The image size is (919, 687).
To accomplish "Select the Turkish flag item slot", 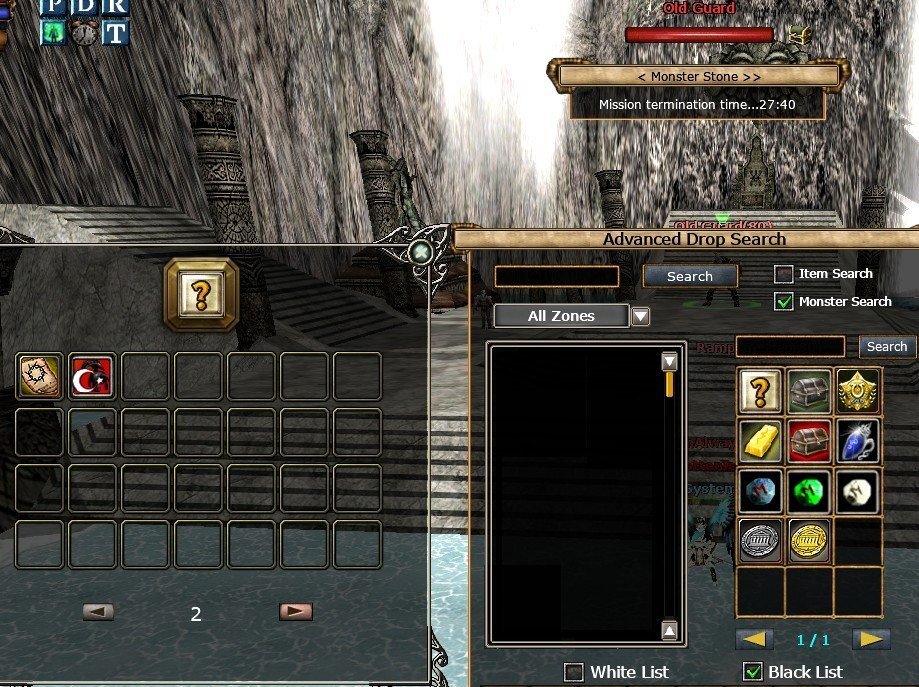I will 91,377.
